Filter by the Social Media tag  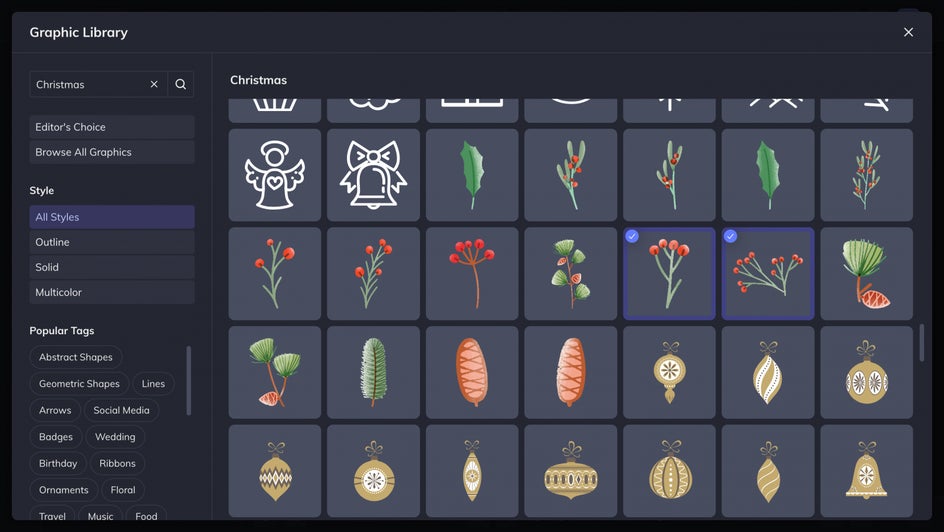click(121, 410)
